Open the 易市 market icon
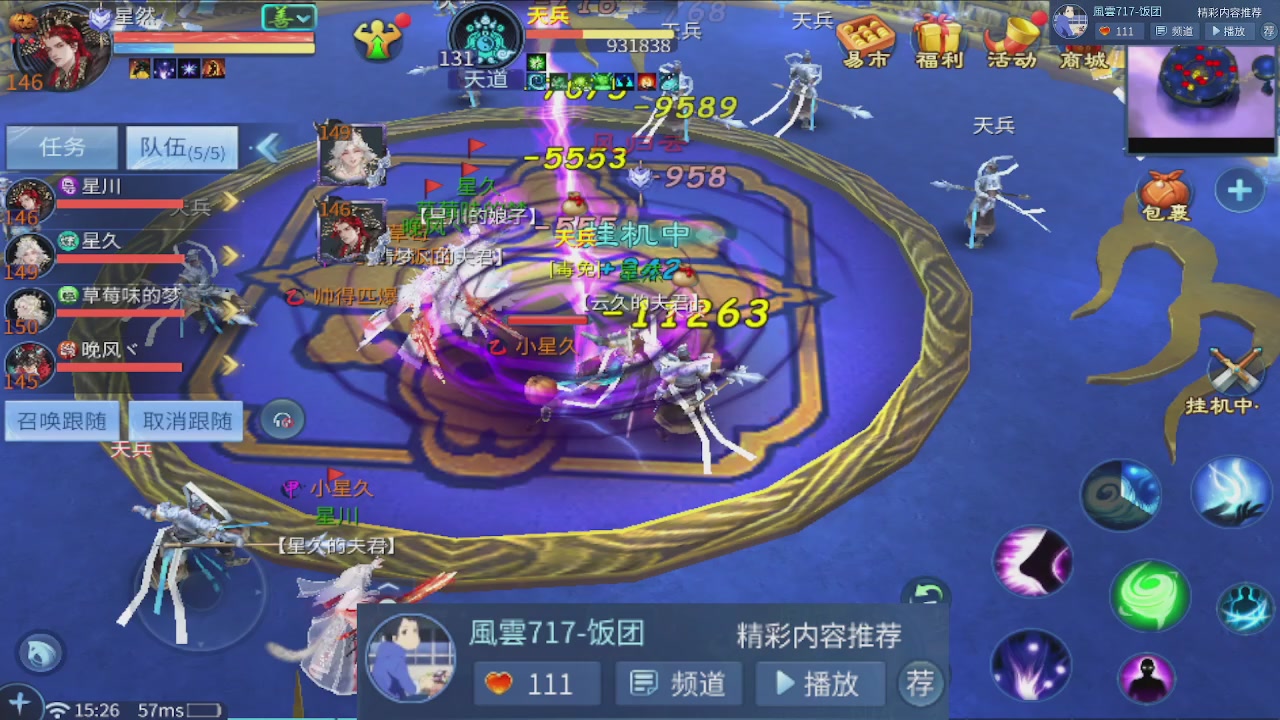This screenshot has width=1280, height=720. (x=866, y=42)
